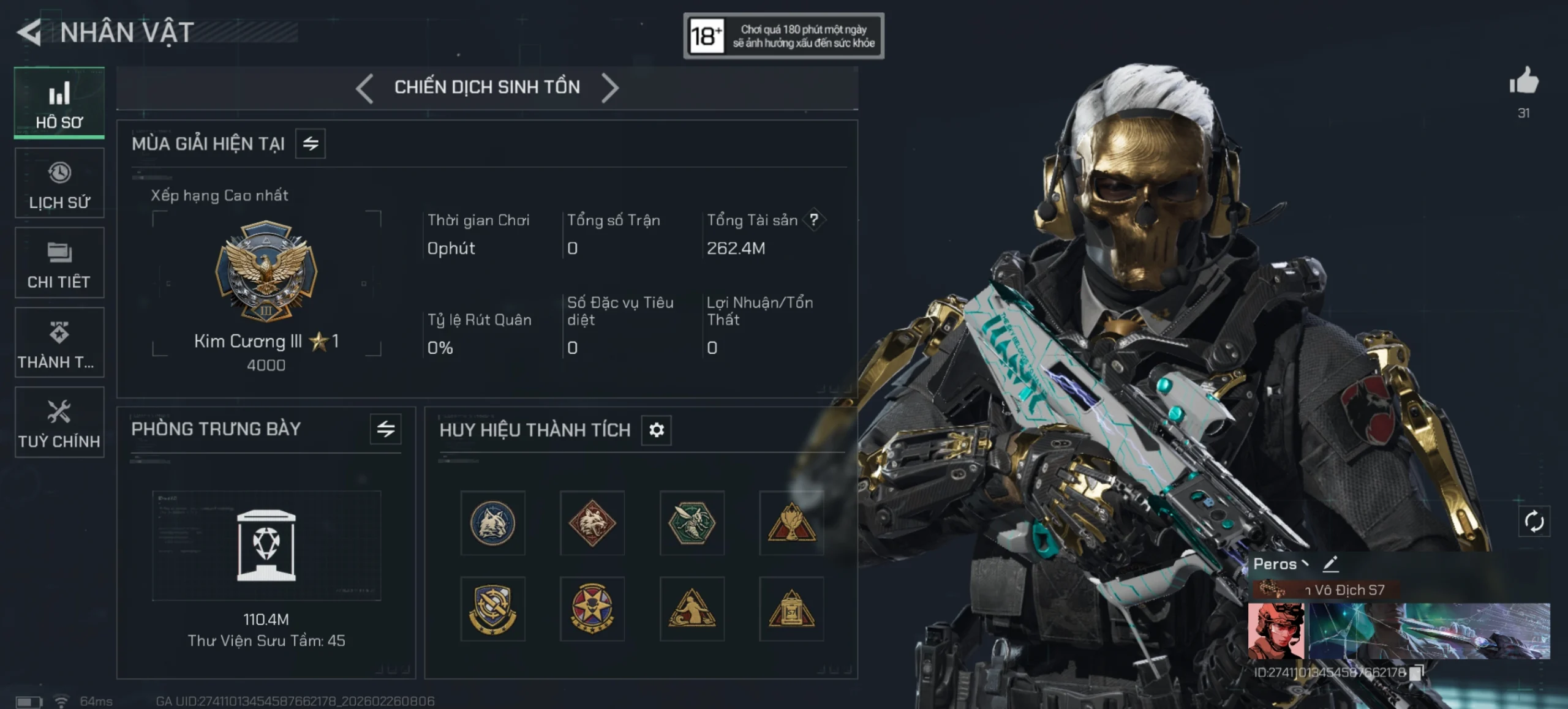Click the PHÒNG TRƯNG BÀY swap button
This screenshot has height=709, width=1568.
coord(385,429)
